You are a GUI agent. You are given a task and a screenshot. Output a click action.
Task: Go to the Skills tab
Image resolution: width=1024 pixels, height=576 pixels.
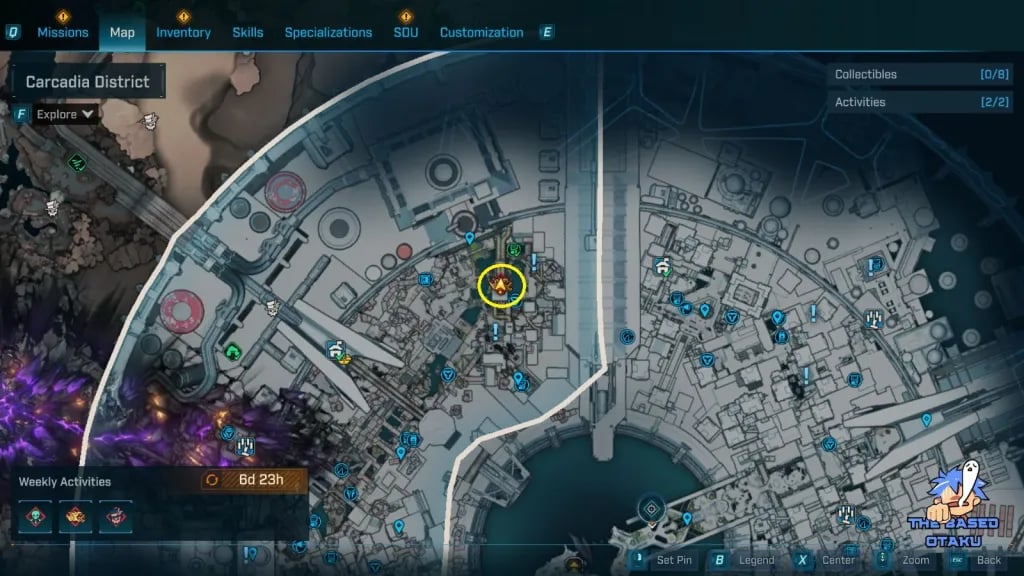248,32
